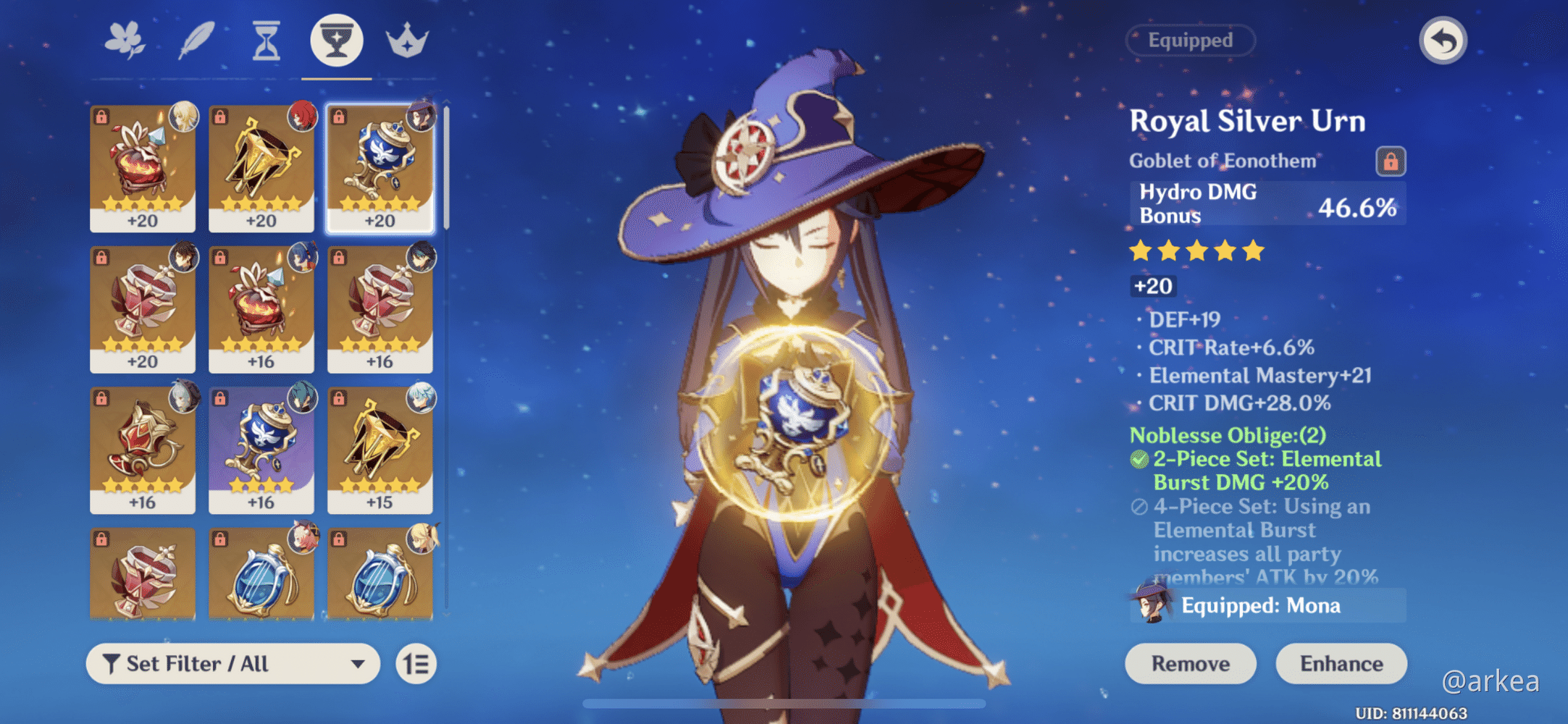Toggle the lock badge on the first +20 artifact
The height and width of the screenshot is (724, 1568).
click(103, 115)
